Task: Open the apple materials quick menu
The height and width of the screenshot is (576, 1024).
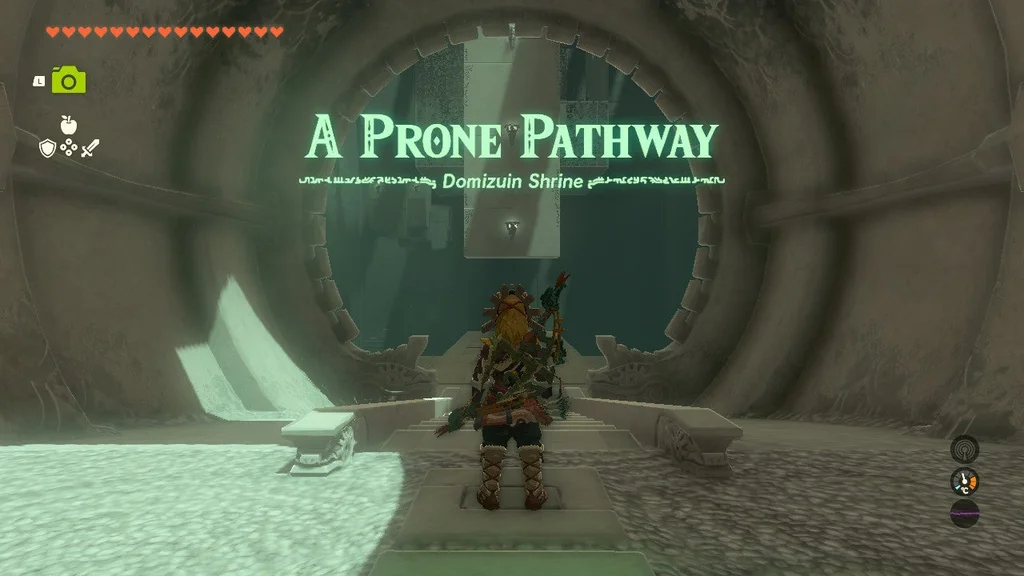Action: click(68, 125)
